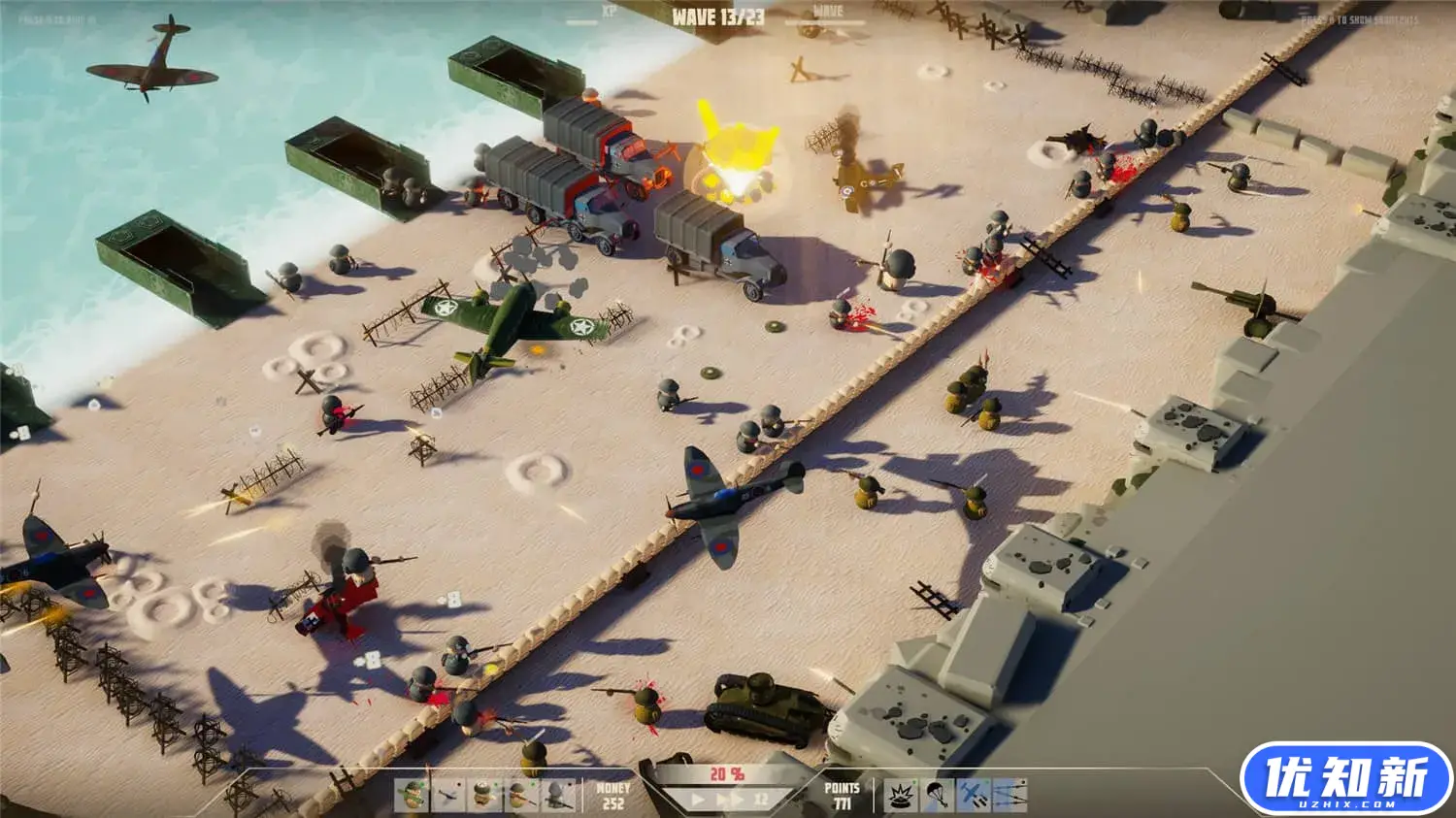Set game speed to x2
Screen dimensions: 1456x818
pyautogui.click(x=762, y=800)
